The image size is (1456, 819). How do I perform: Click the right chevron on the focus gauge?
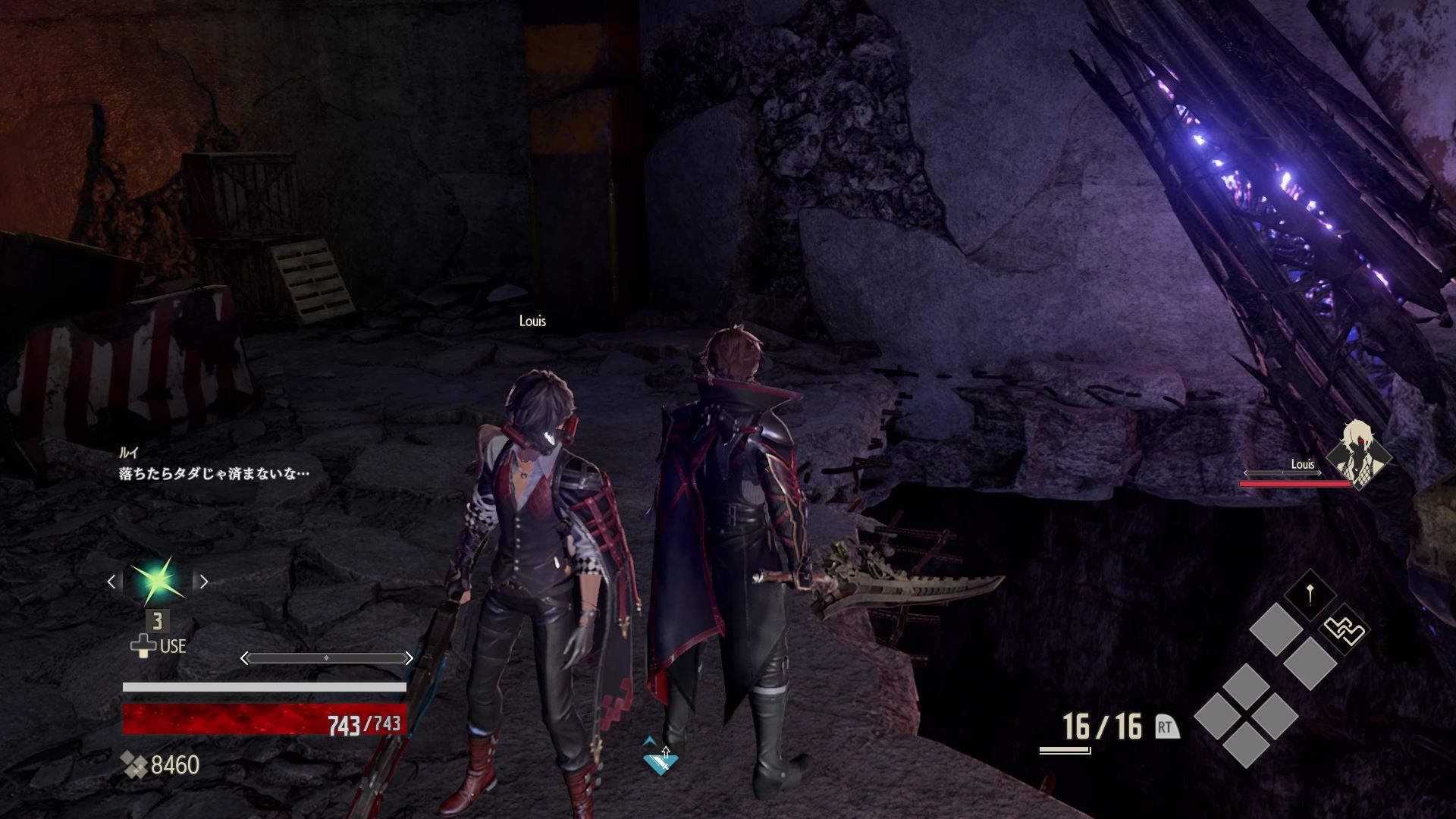coord(409,658)
